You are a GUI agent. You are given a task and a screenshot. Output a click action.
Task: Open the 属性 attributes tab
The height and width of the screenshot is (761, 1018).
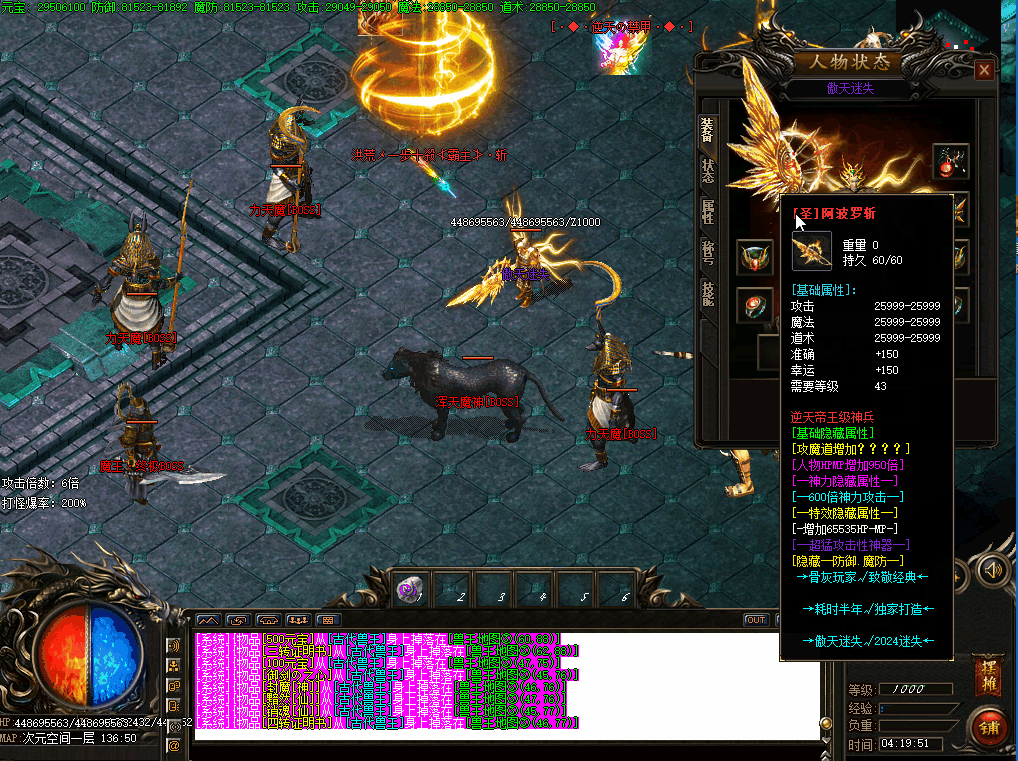coord(707,211)
